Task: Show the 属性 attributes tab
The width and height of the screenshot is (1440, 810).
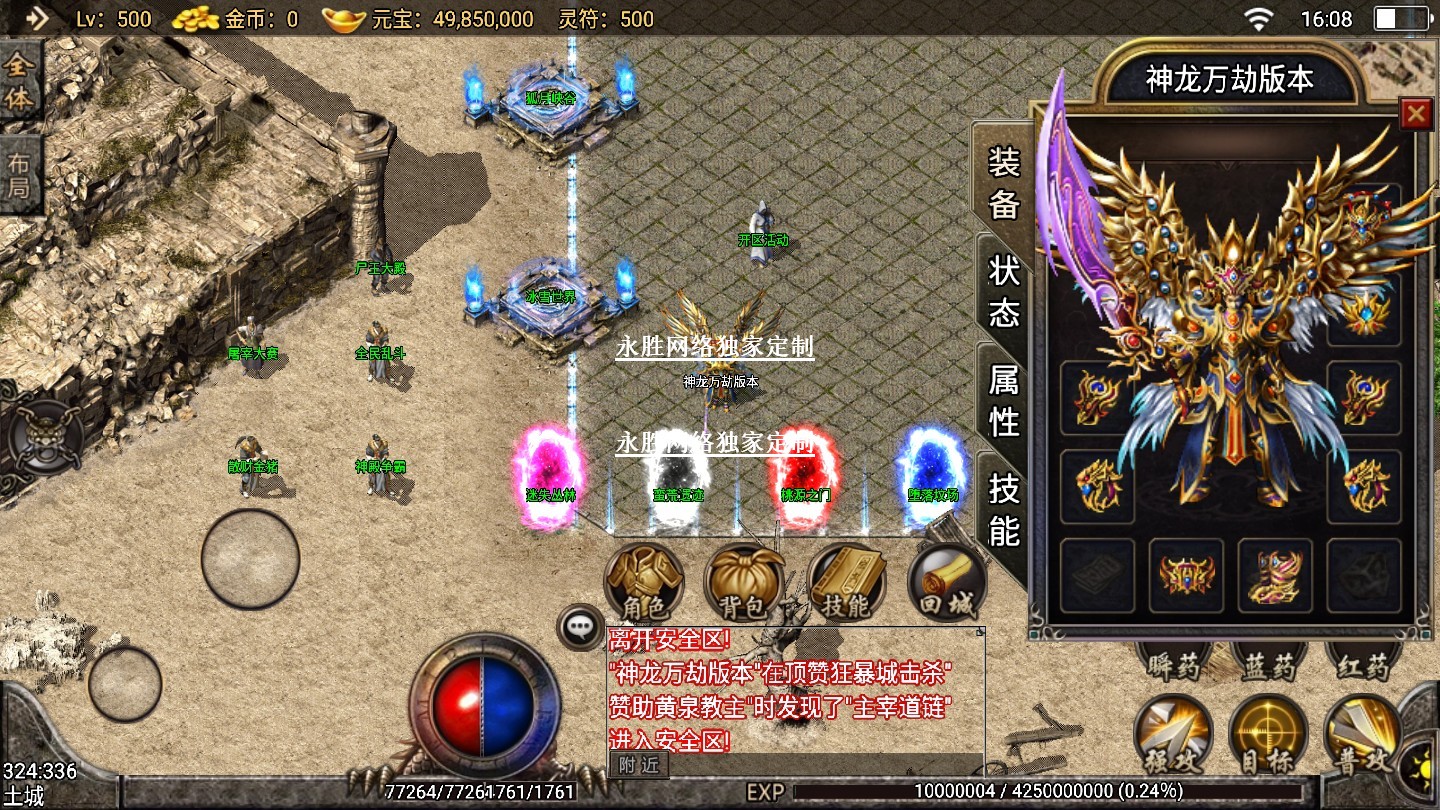Action: coord(1003,400)
